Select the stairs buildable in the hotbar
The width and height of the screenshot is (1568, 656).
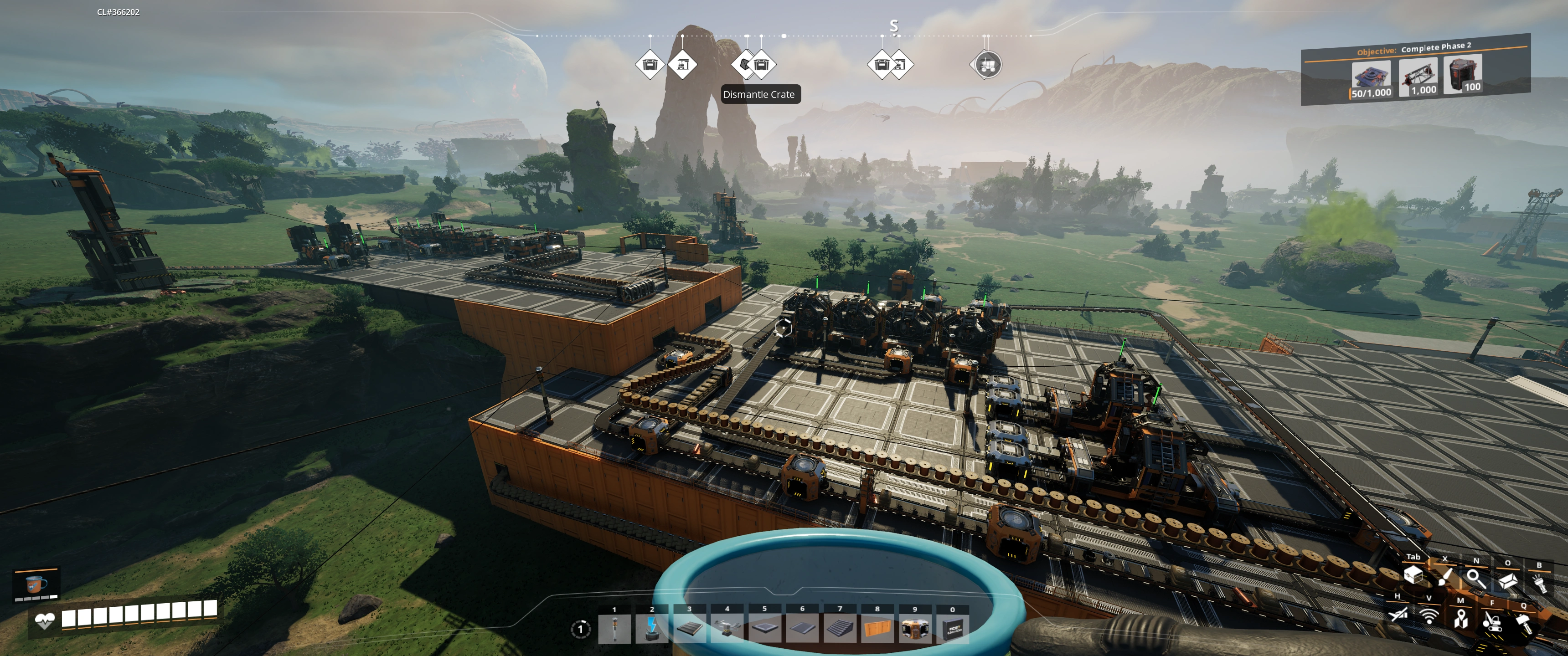tap(840, 628)
